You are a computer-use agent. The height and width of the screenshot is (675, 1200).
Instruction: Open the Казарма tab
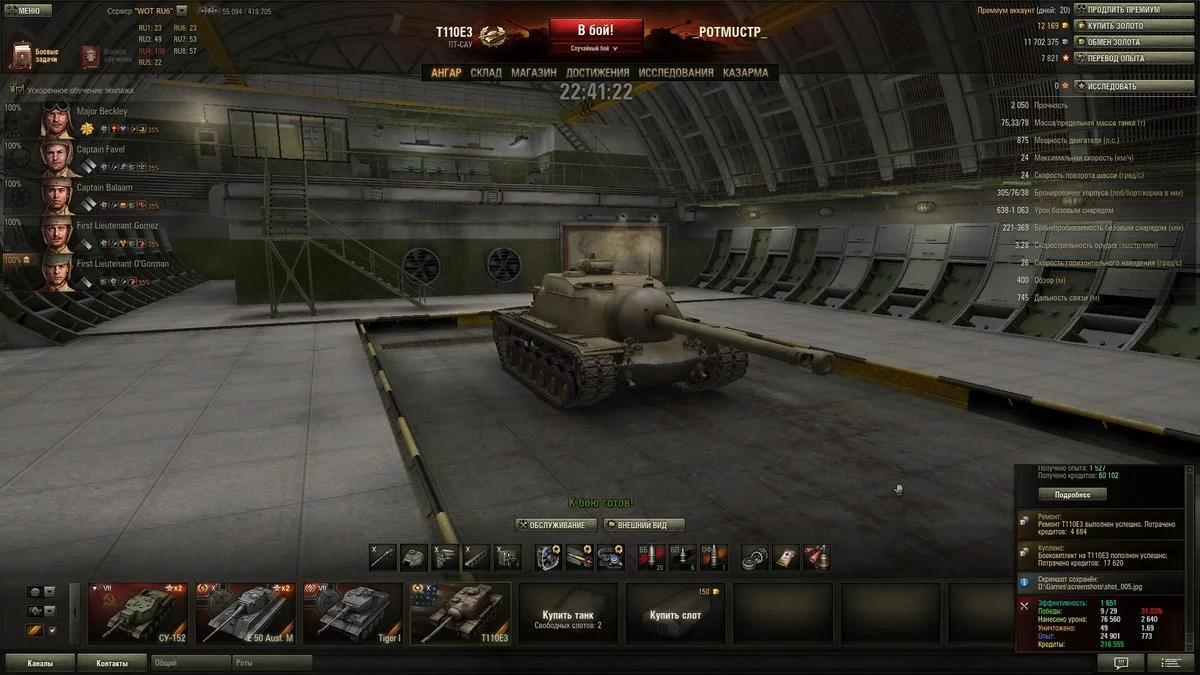click(x=745, y=73)
